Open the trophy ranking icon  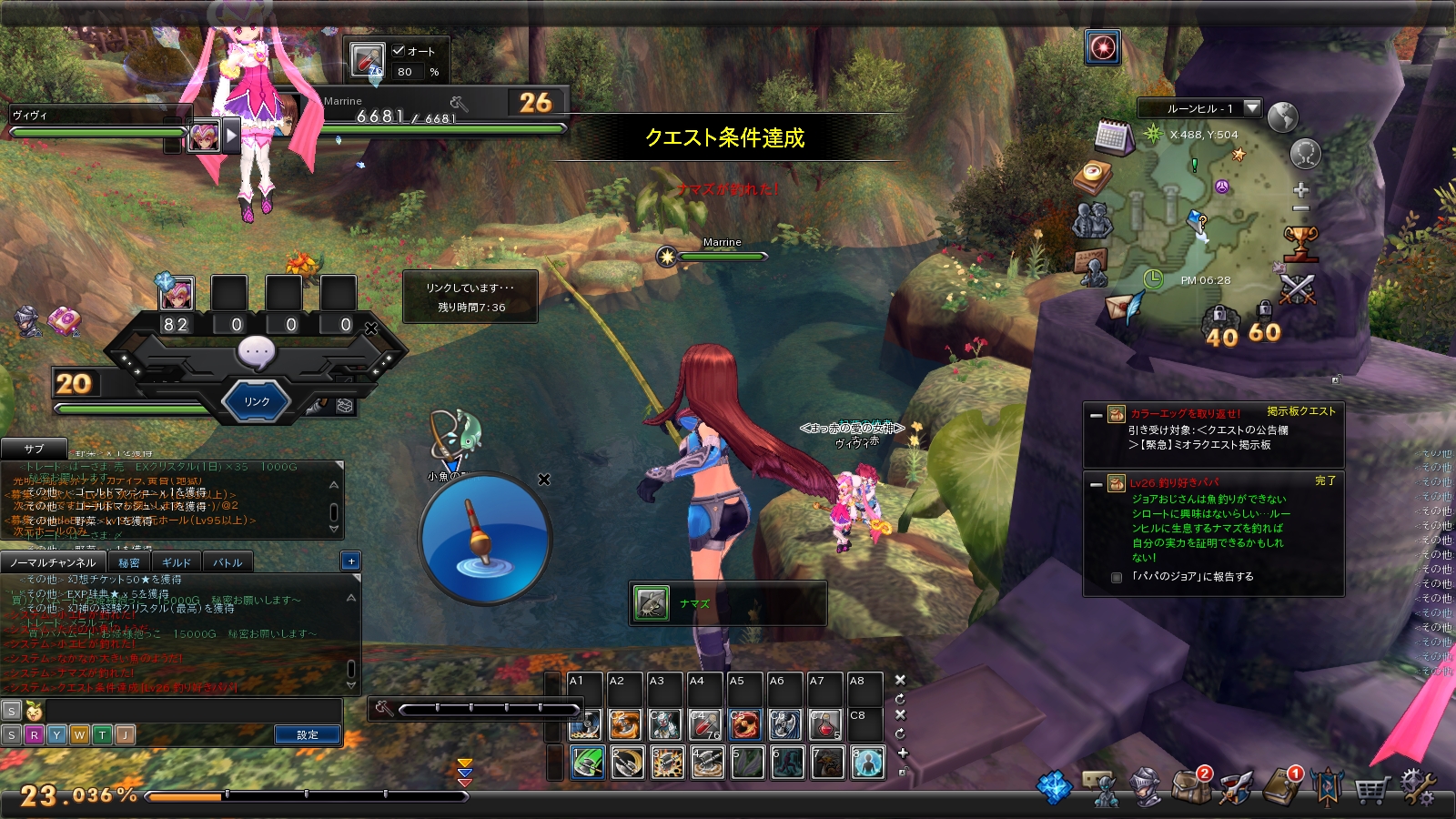[x=1300, y=243]
